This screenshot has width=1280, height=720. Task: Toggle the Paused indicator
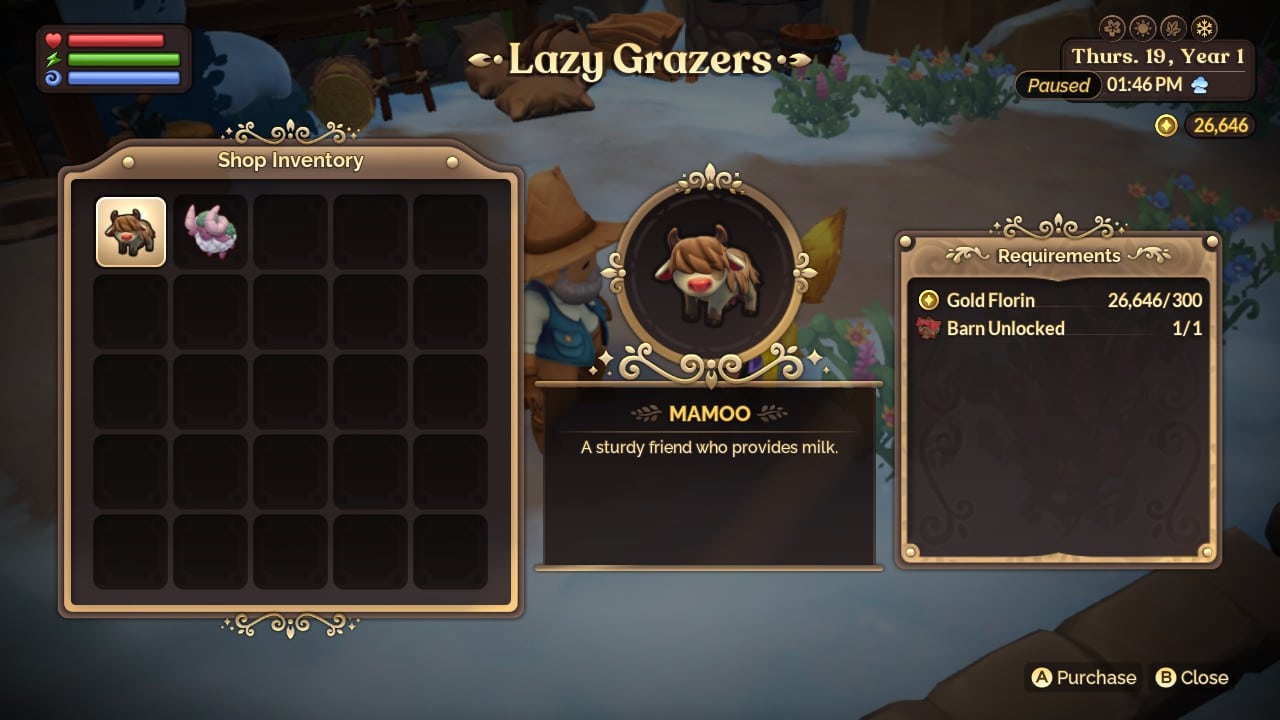(x=1057, y=86)
